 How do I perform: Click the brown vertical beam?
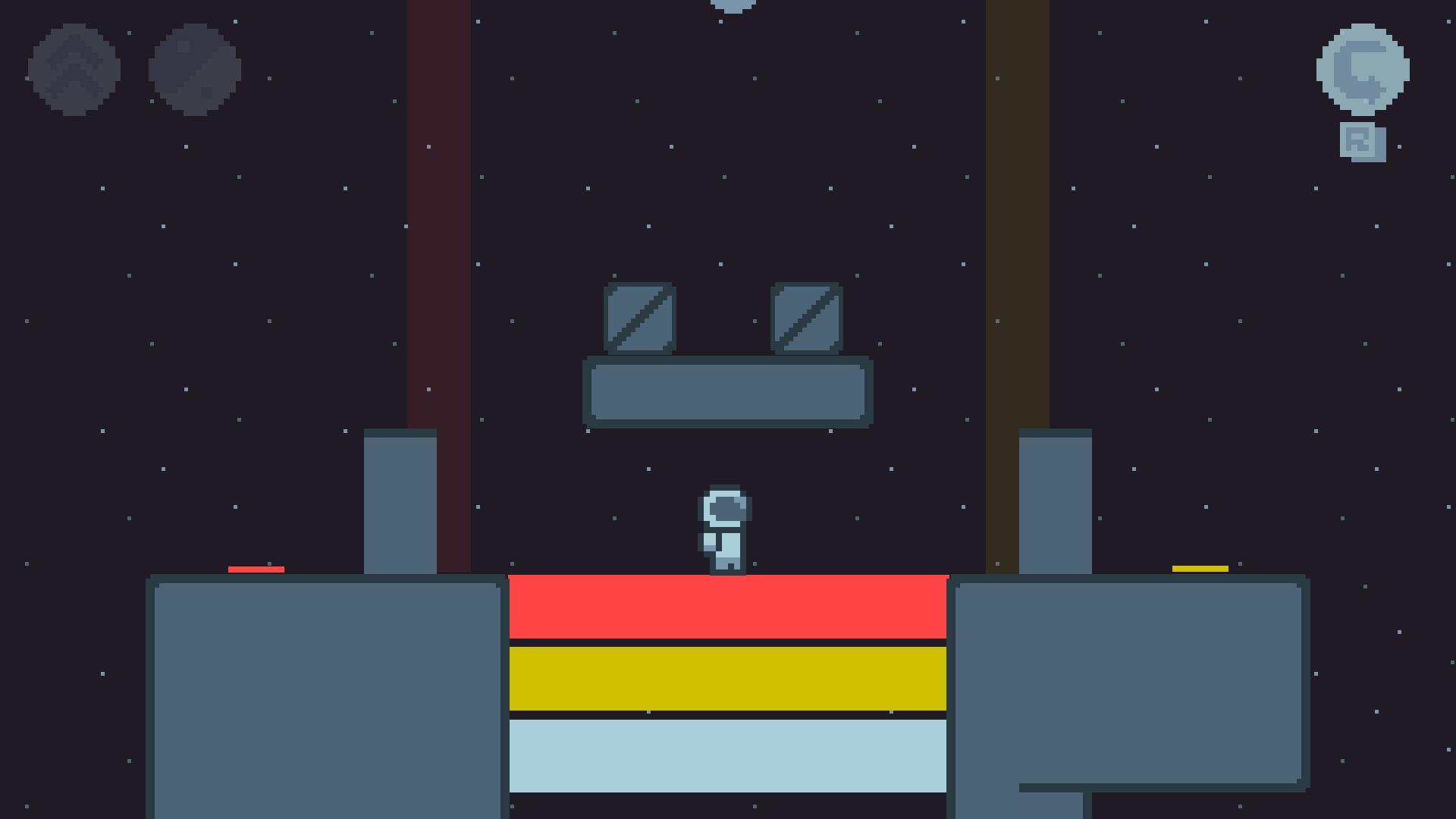[1016, 227]
